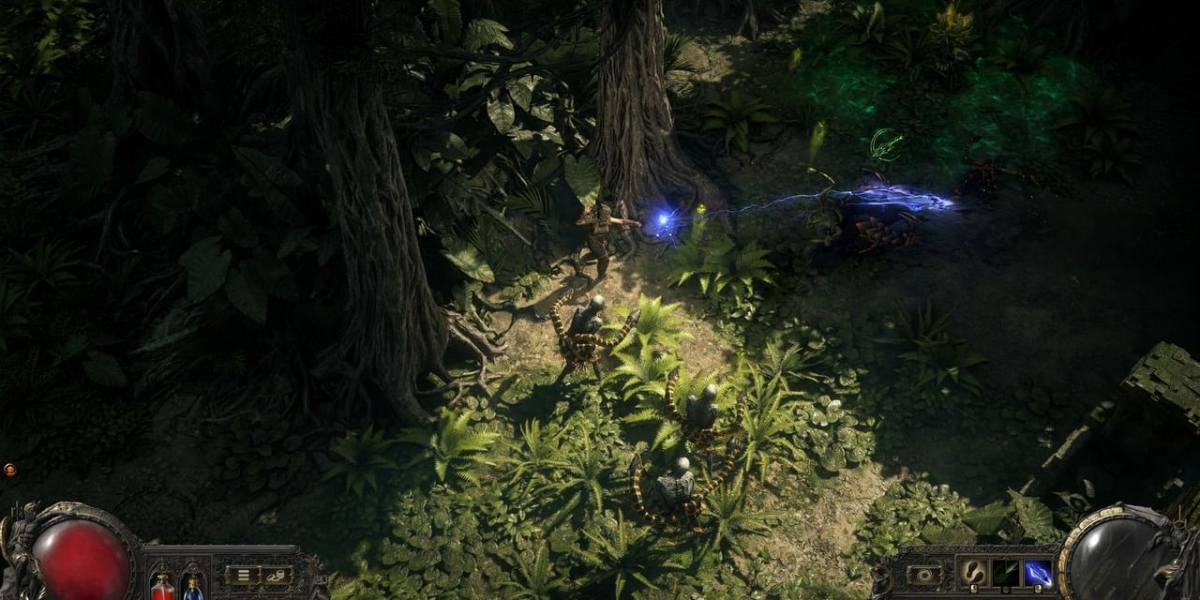
Task: Open the three-line menu button
Action: pyautogui.click(x=241, y=575)
